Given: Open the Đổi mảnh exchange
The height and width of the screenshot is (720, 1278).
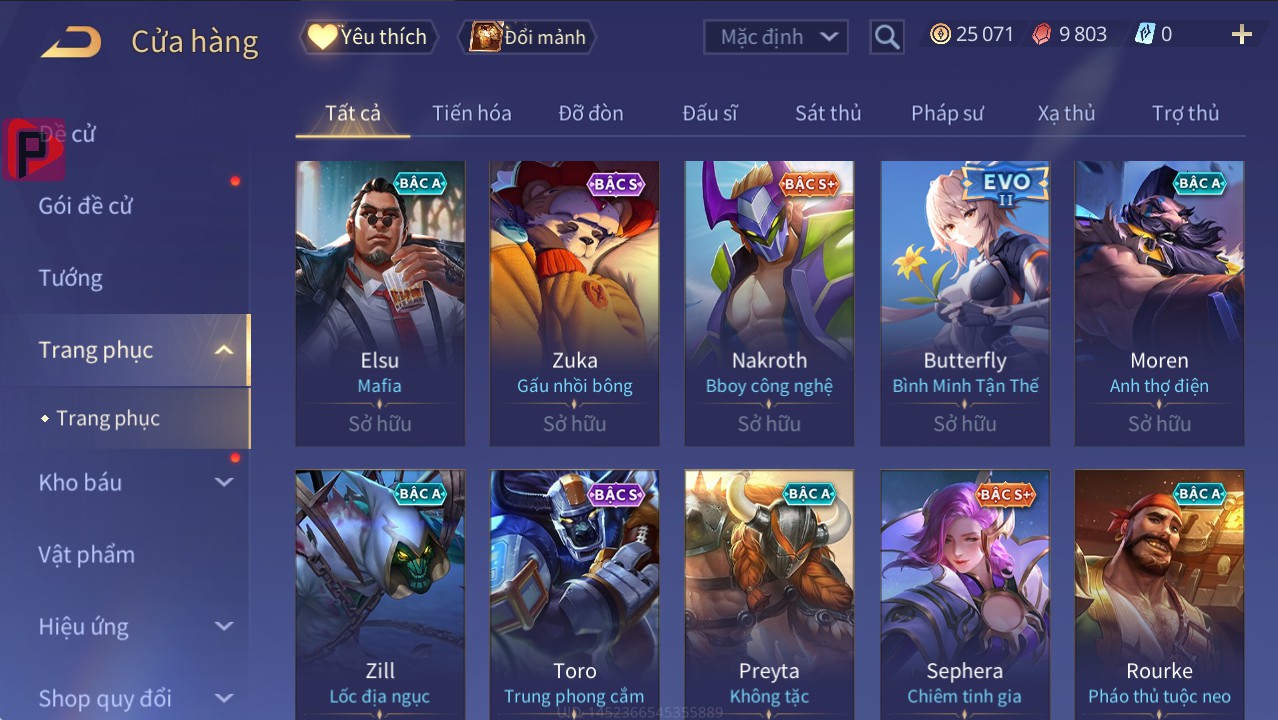Looking at the screenshot, I should [527, 37].
